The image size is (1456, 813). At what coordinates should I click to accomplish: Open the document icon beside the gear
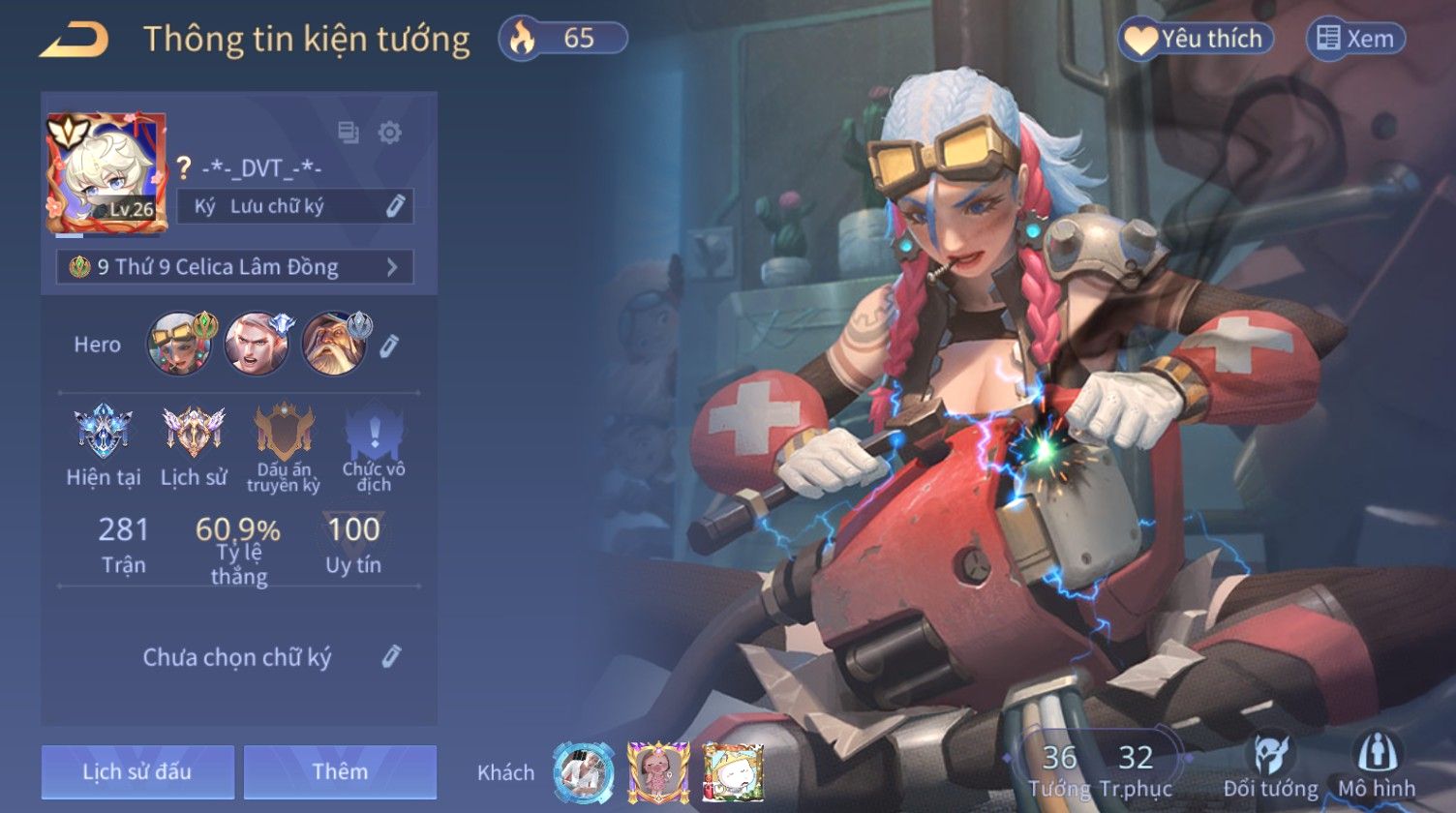coord(348,133)
